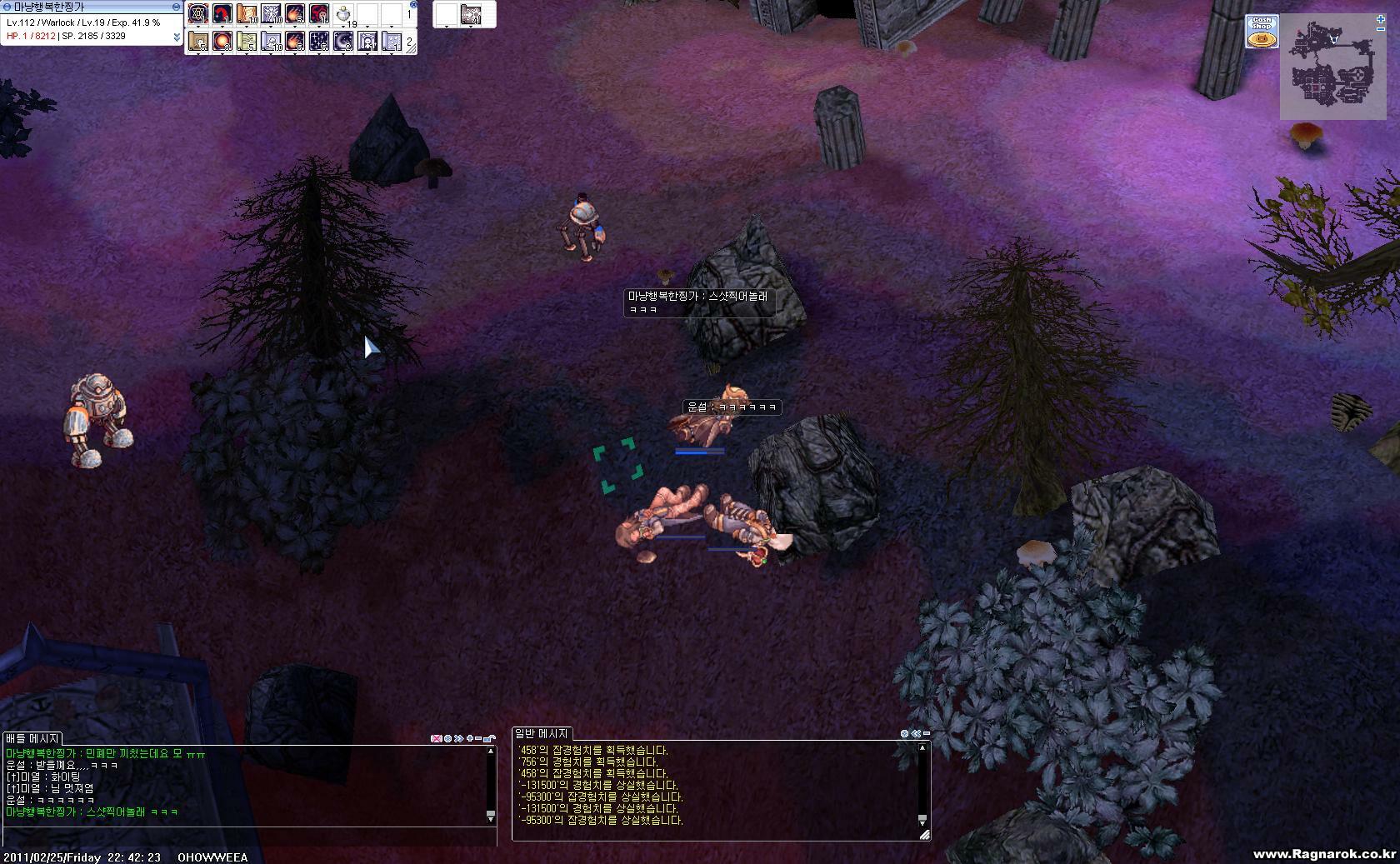Viewport: 1400px width, 864px height.
Task: Minimize the general message window
Action: click(x=926, y=734)
